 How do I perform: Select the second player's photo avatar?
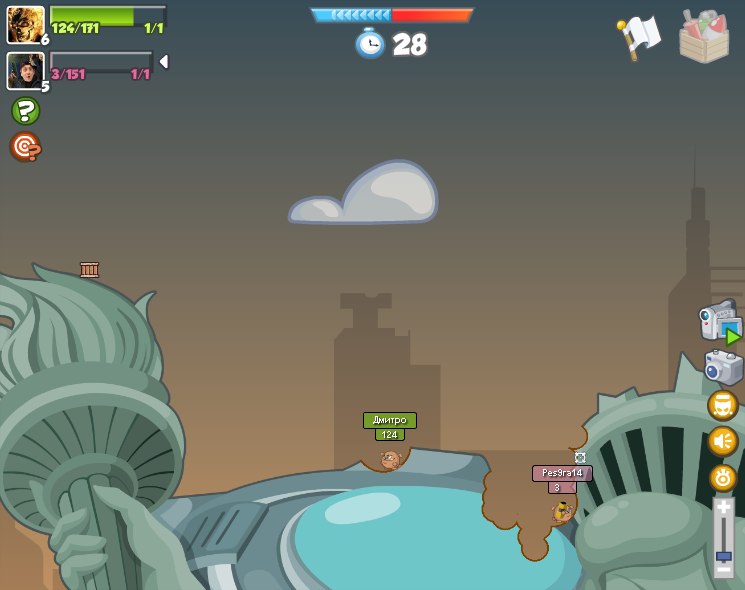[x=25, y=70]
